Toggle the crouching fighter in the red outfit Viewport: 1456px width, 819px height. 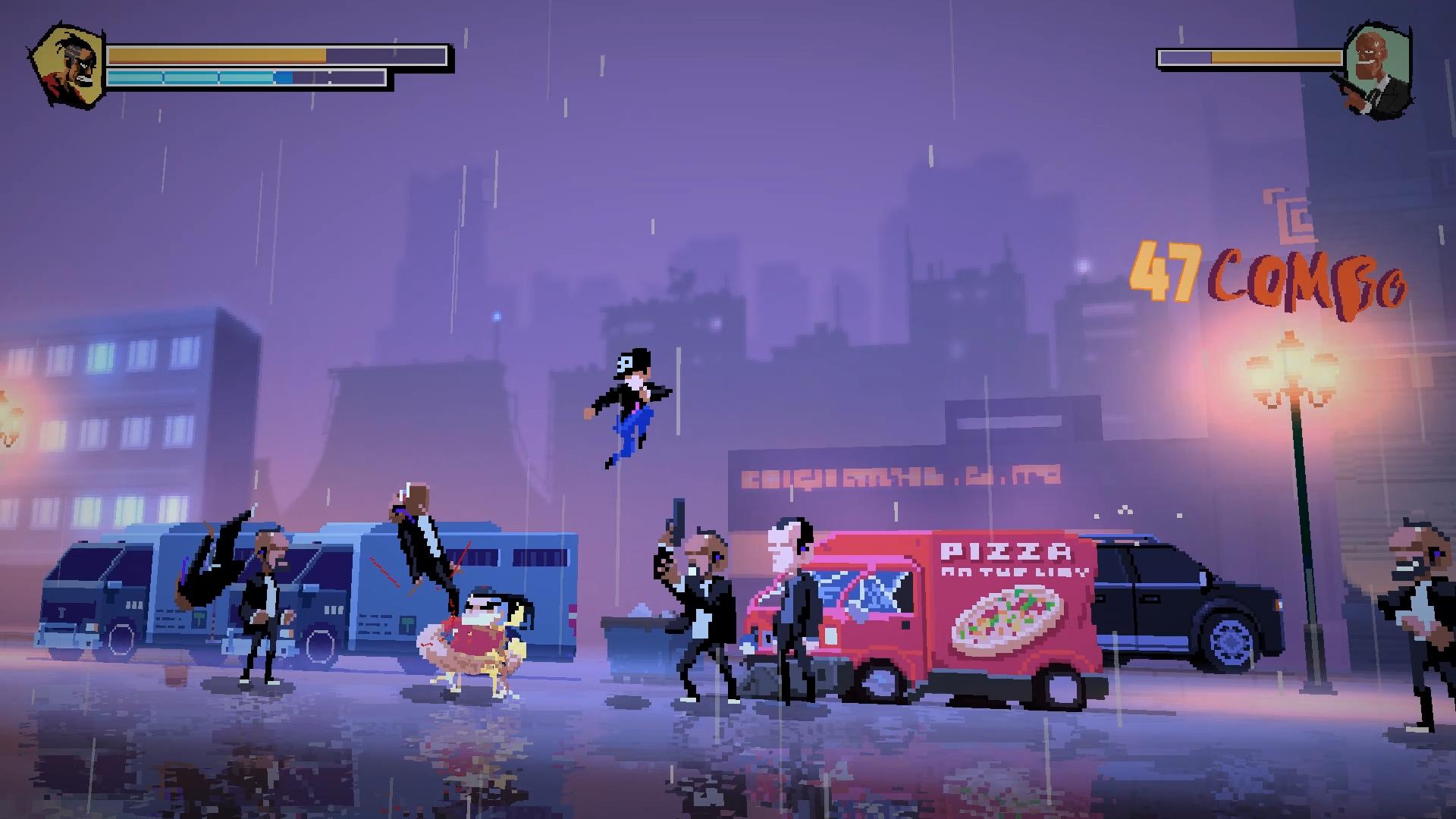(478, 637)
